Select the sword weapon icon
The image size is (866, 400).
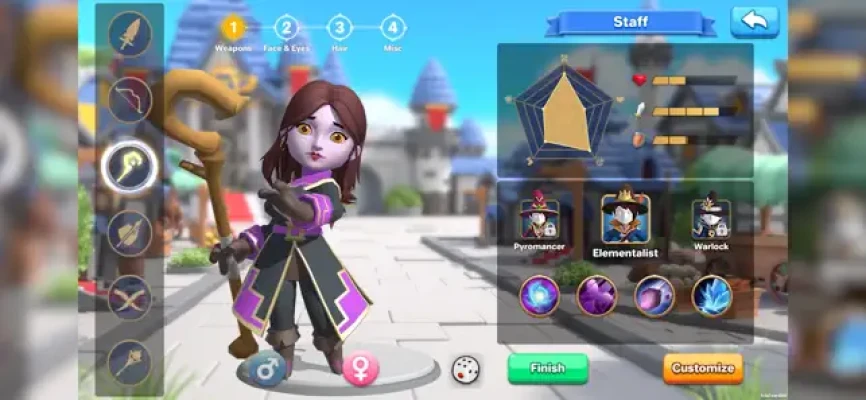(x=130, y=34)
